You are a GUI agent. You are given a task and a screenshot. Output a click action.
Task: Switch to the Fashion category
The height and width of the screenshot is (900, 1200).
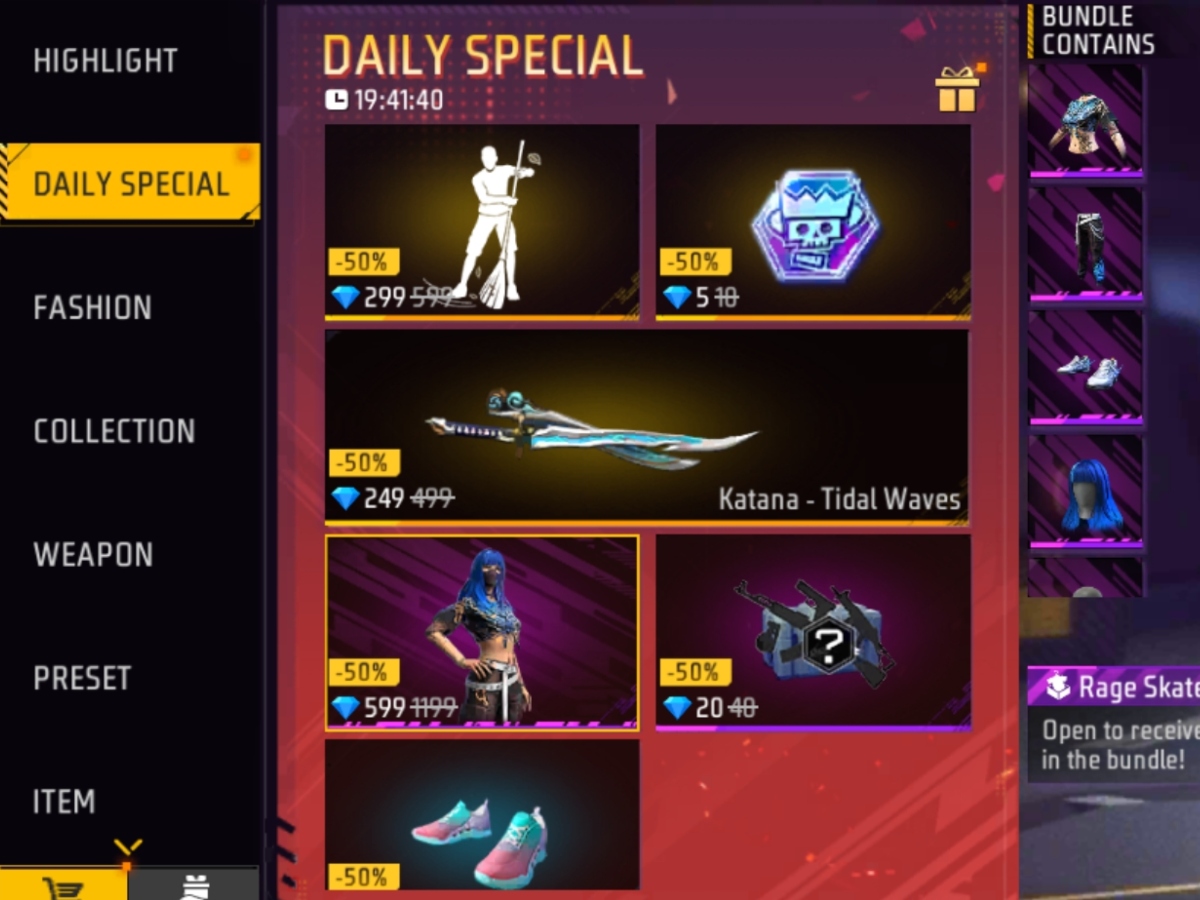(x=93, y=308)
